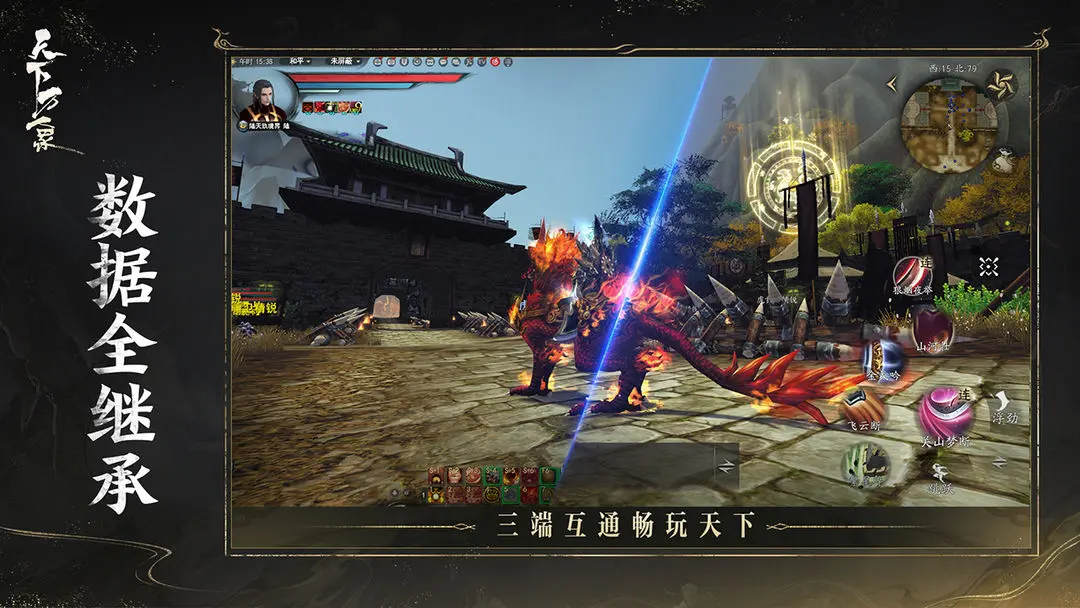Image resolution: width=1080 pixels, height=608 pixels.
Task: Collapse the minimap with the left arrow
Action: tap(891, 86)
